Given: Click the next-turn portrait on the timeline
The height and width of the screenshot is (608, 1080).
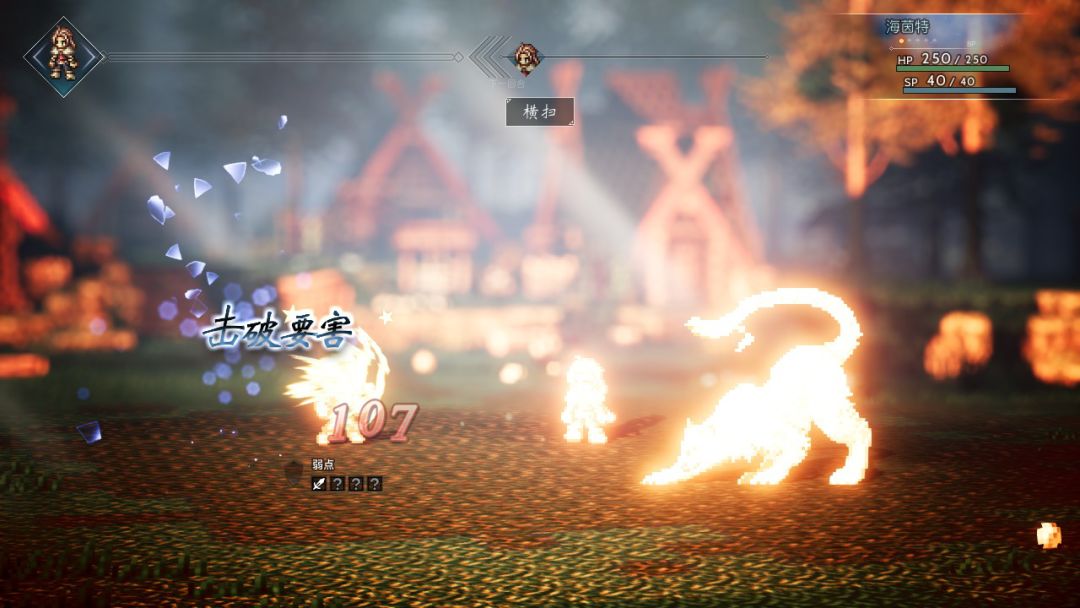Looking at the screenshot, I should pyautogui.click(x=526, y=59).
